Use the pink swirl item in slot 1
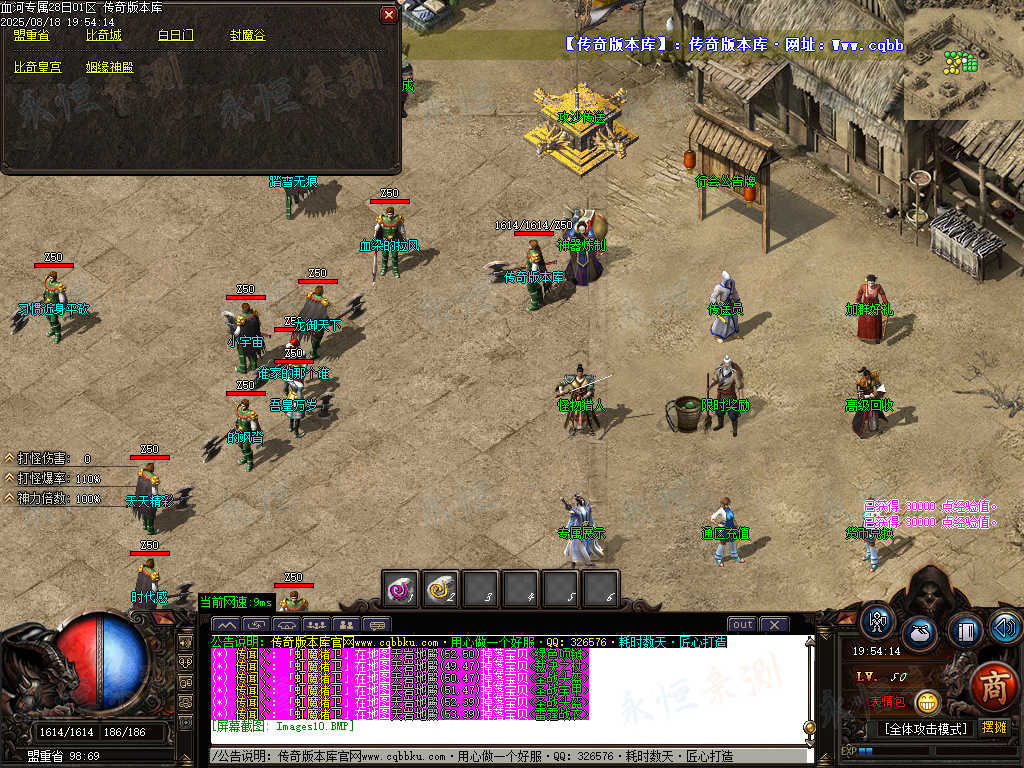This screenshot has width=1024, height=768. coord(402,590)
